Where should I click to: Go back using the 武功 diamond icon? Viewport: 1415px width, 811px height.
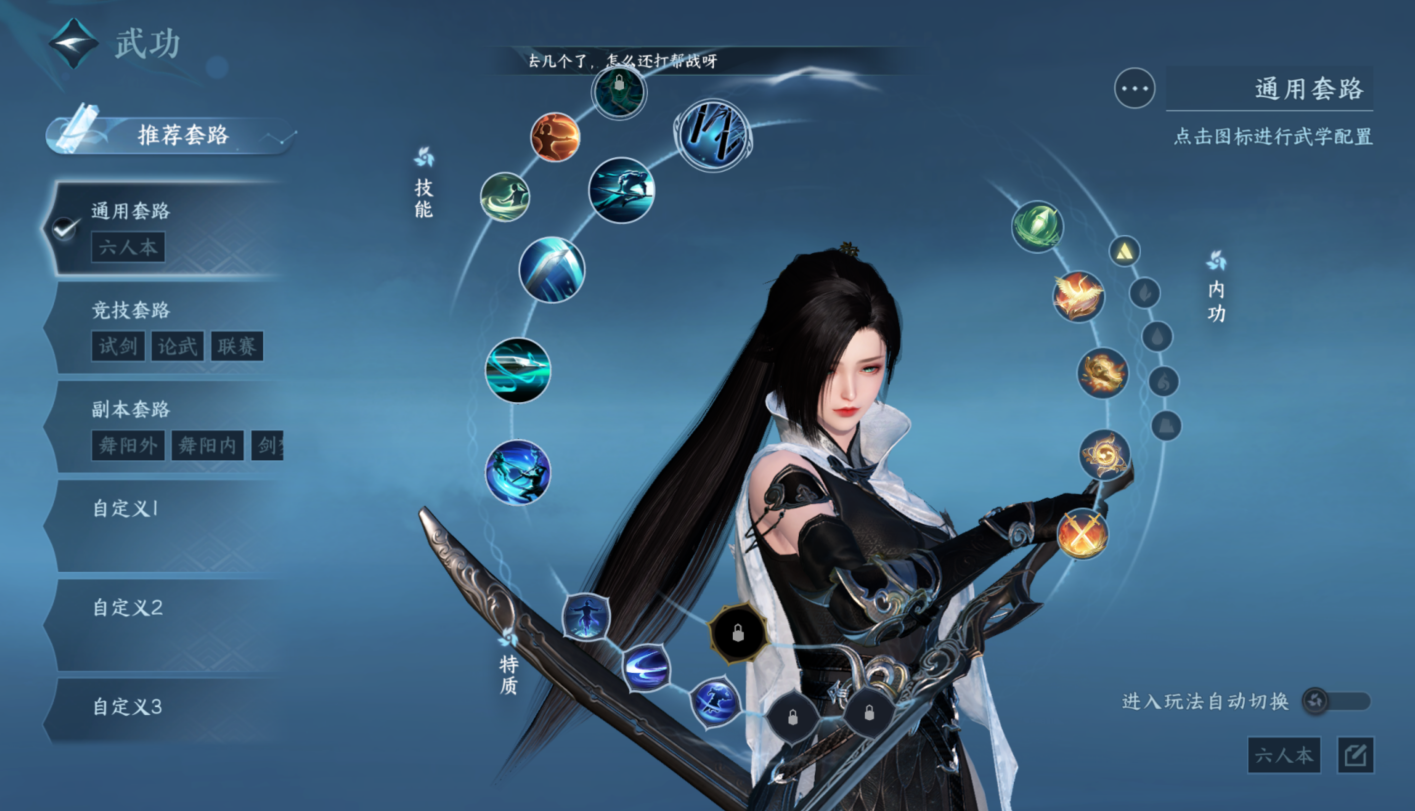(75, 44)
